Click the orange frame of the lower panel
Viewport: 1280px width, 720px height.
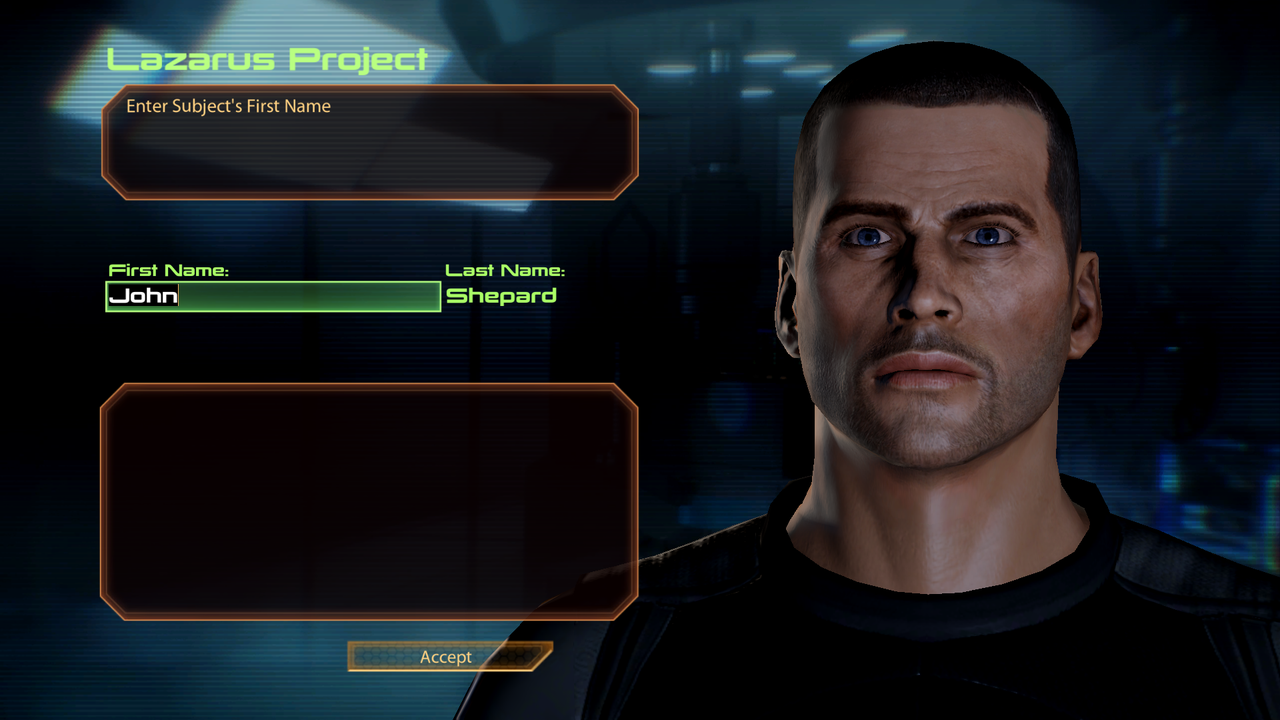coord(370,386)
